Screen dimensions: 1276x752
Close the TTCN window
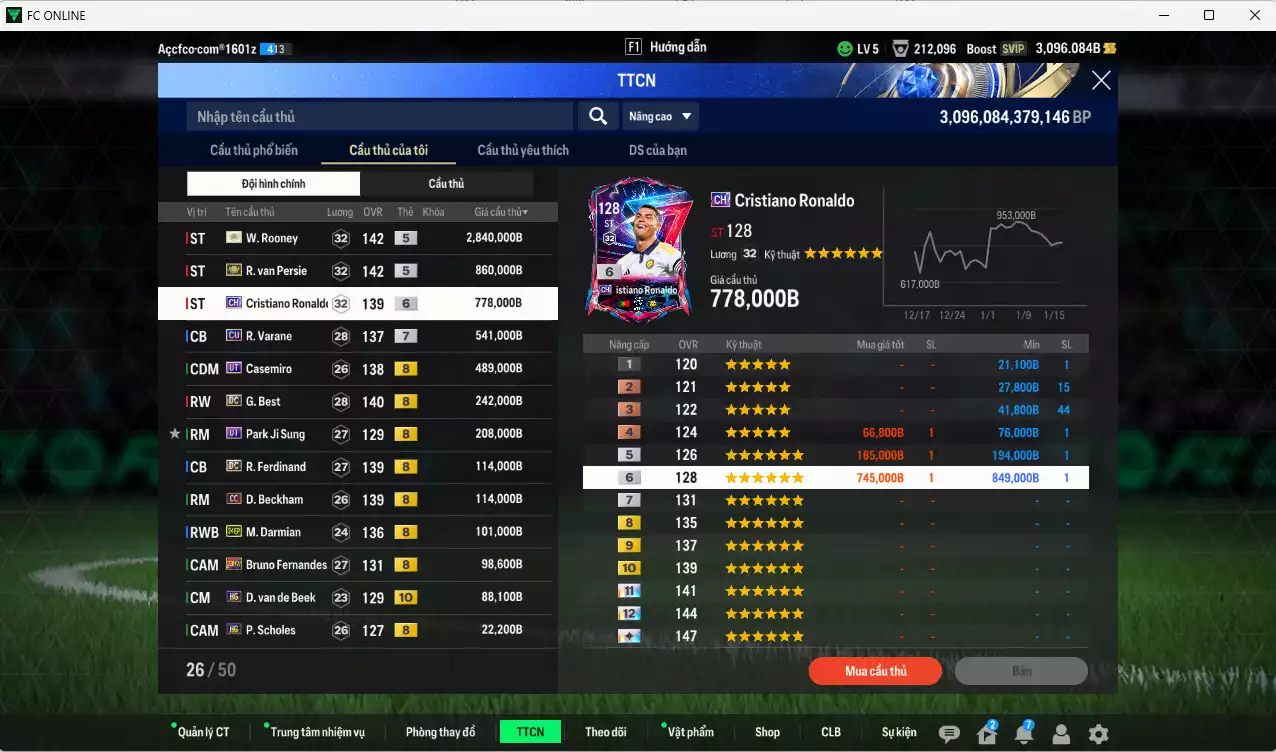click(1100, 81)
